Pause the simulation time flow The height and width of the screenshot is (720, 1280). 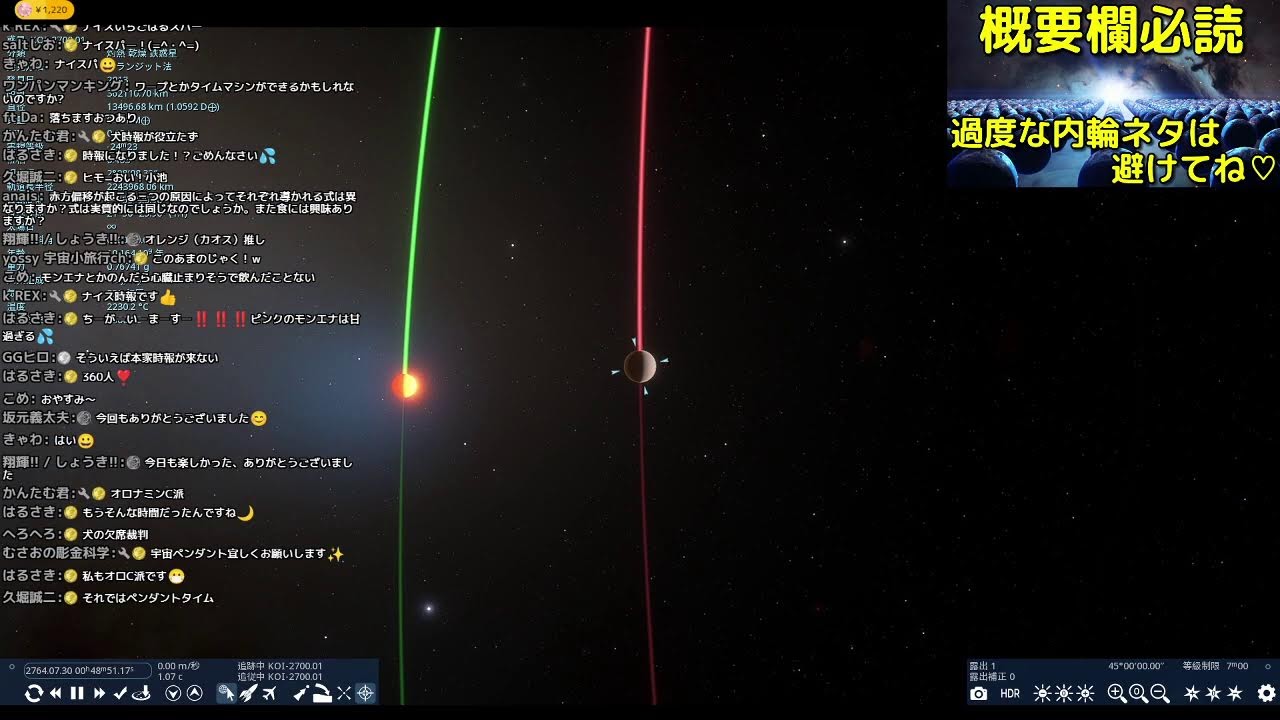point(77,693)
